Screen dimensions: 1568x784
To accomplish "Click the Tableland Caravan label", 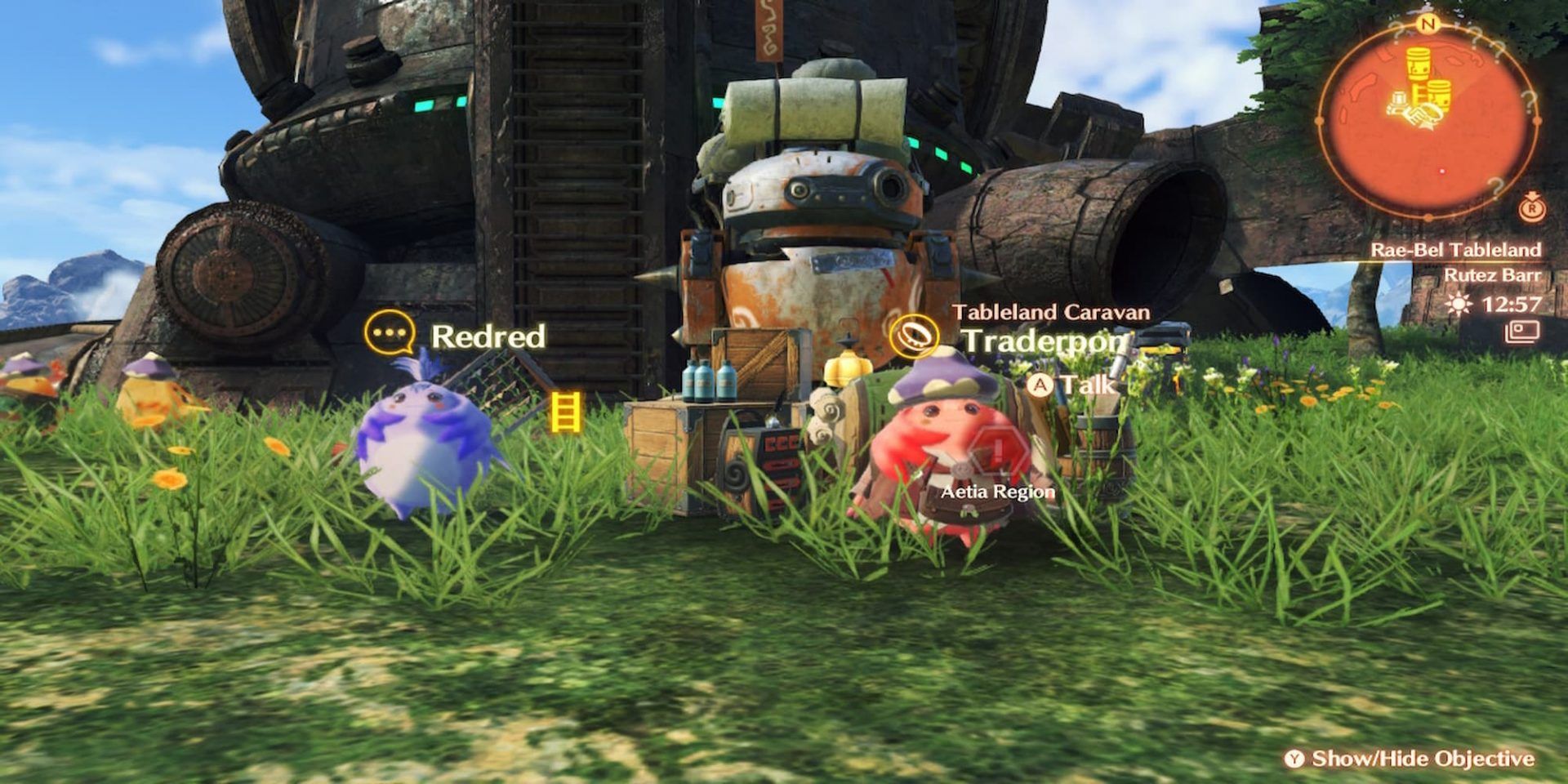I will pos(1054,311).
